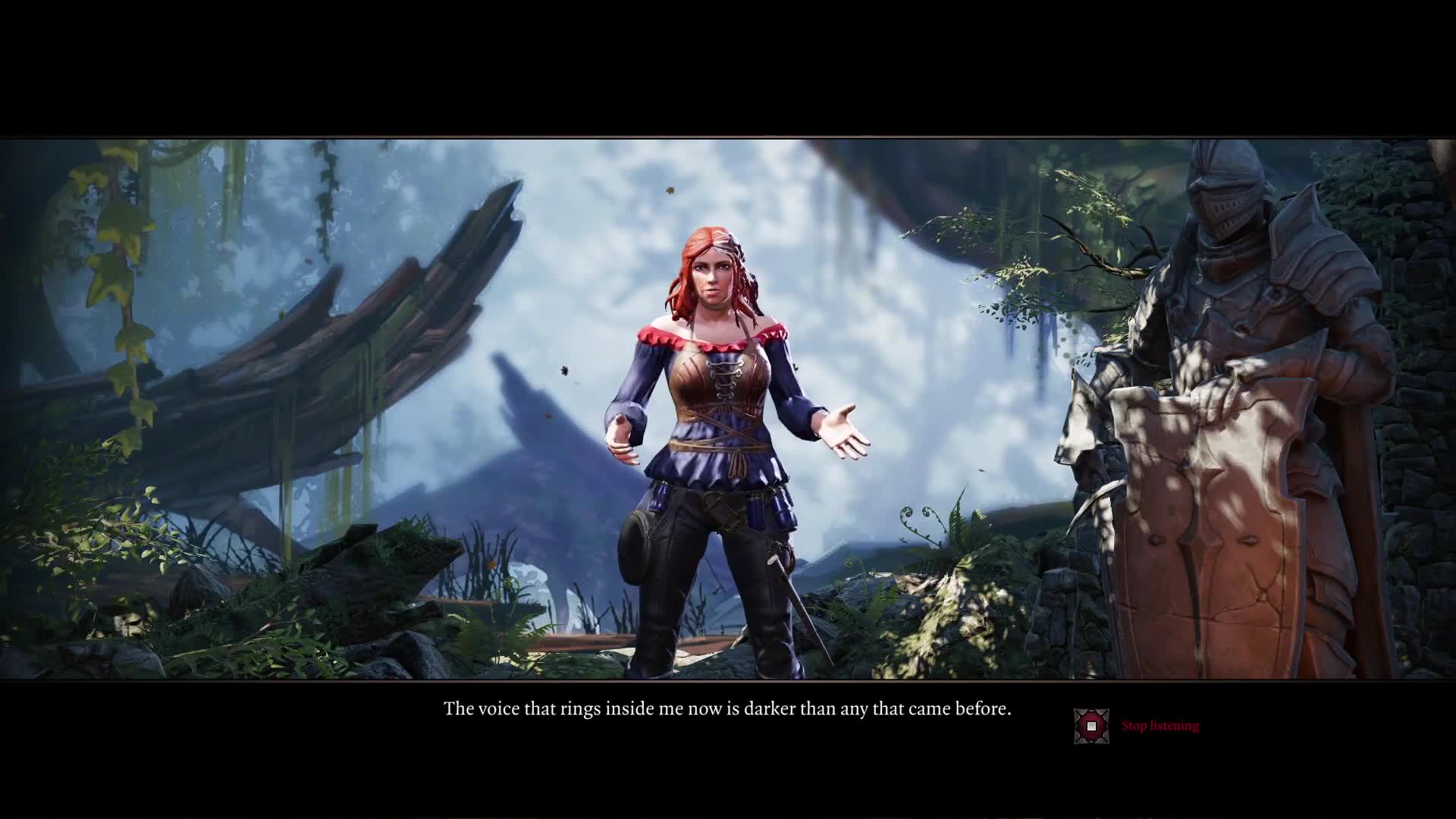The height and width of the screenshot is (819, 1456).
Task: Click the white square inside the stop icon
Action: tap(1090, 726)
